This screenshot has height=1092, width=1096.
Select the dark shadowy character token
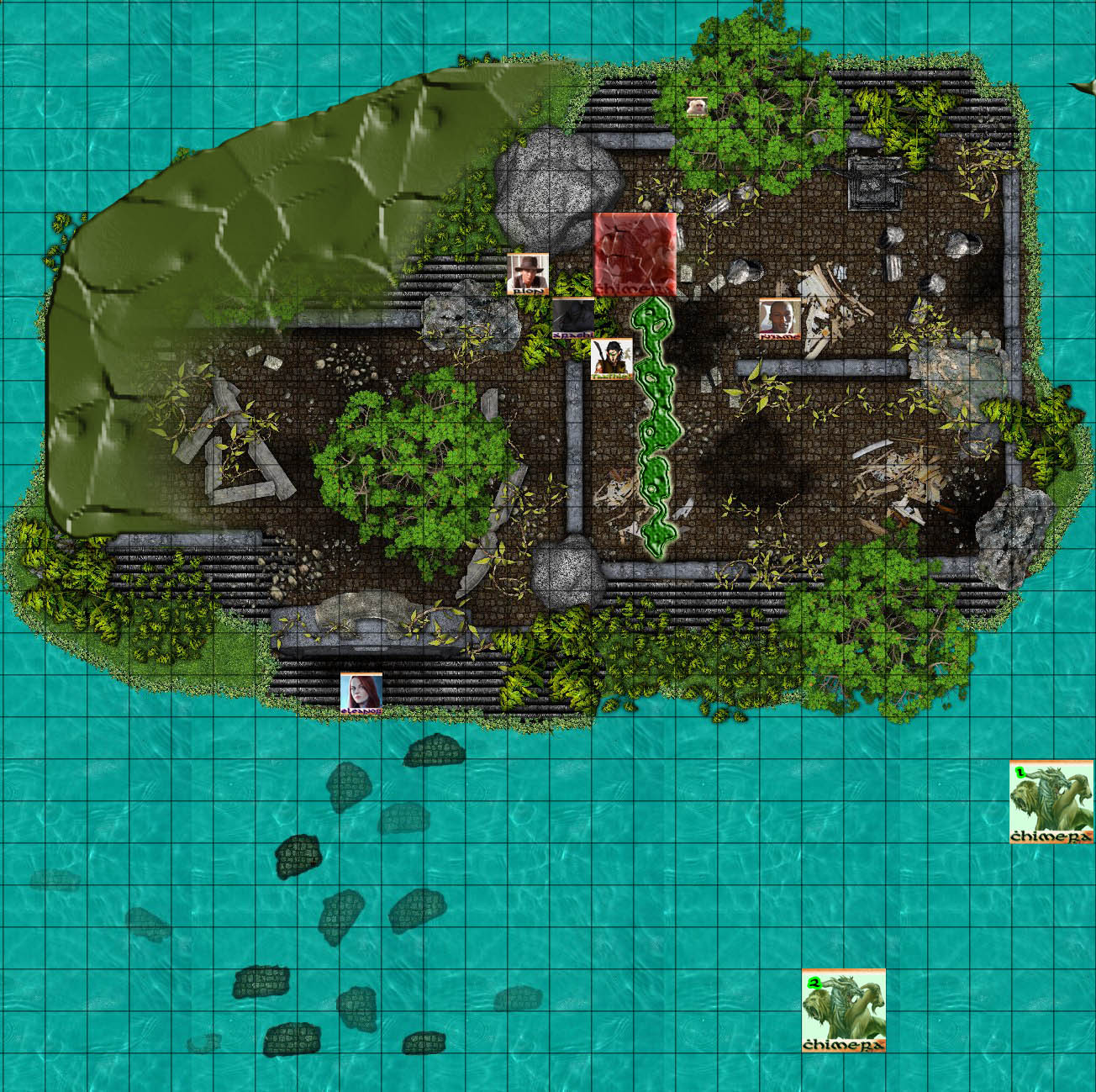coord(572,319)
